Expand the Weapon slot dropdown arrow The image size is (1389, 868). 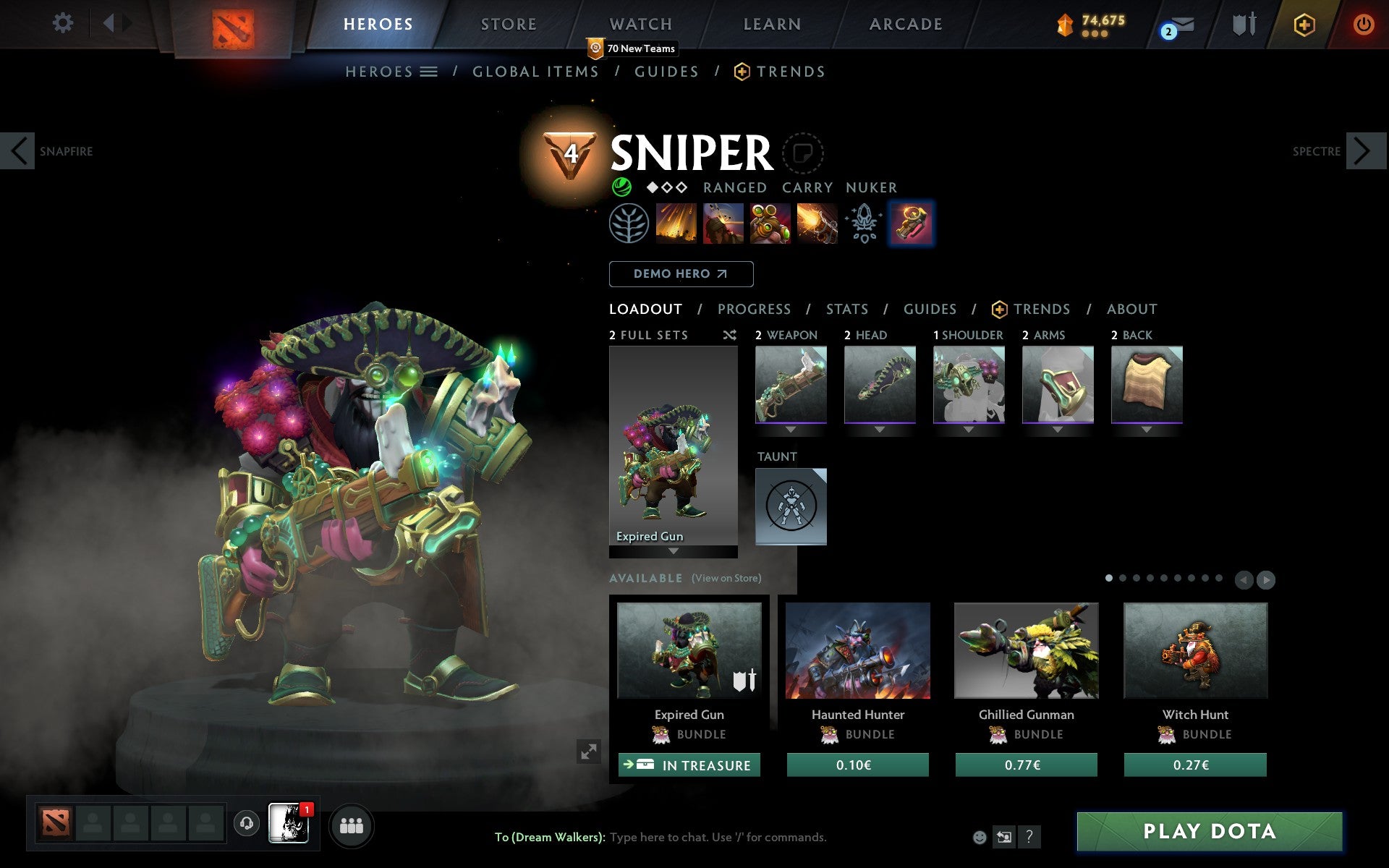[791, 428]
